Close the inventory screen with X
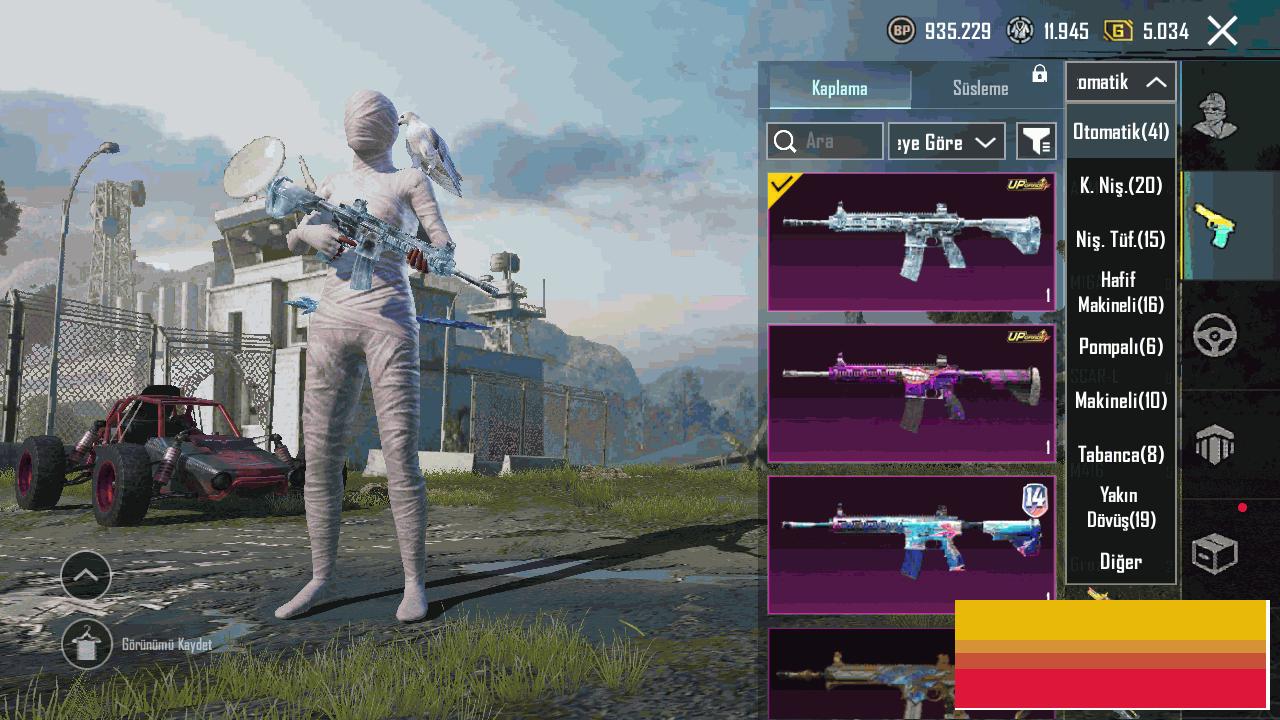The width and height of the screenshot is (1280, 720). (1222, 31)
